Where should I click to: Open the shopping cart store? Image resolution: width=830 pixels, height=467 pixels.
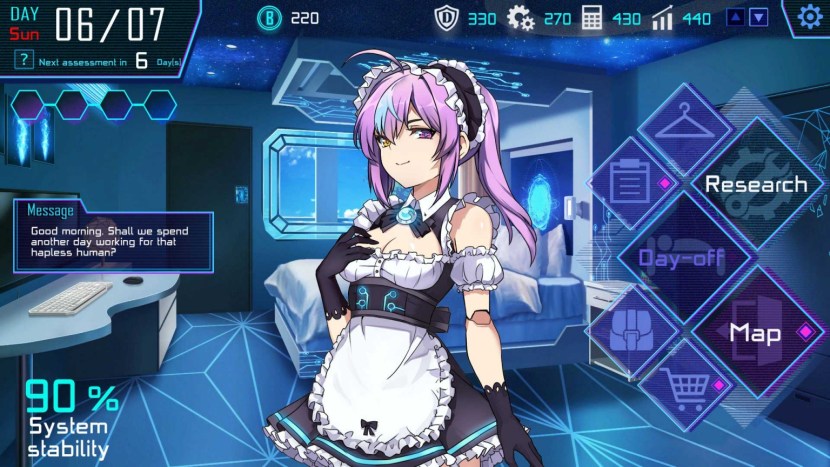point(684,385)
